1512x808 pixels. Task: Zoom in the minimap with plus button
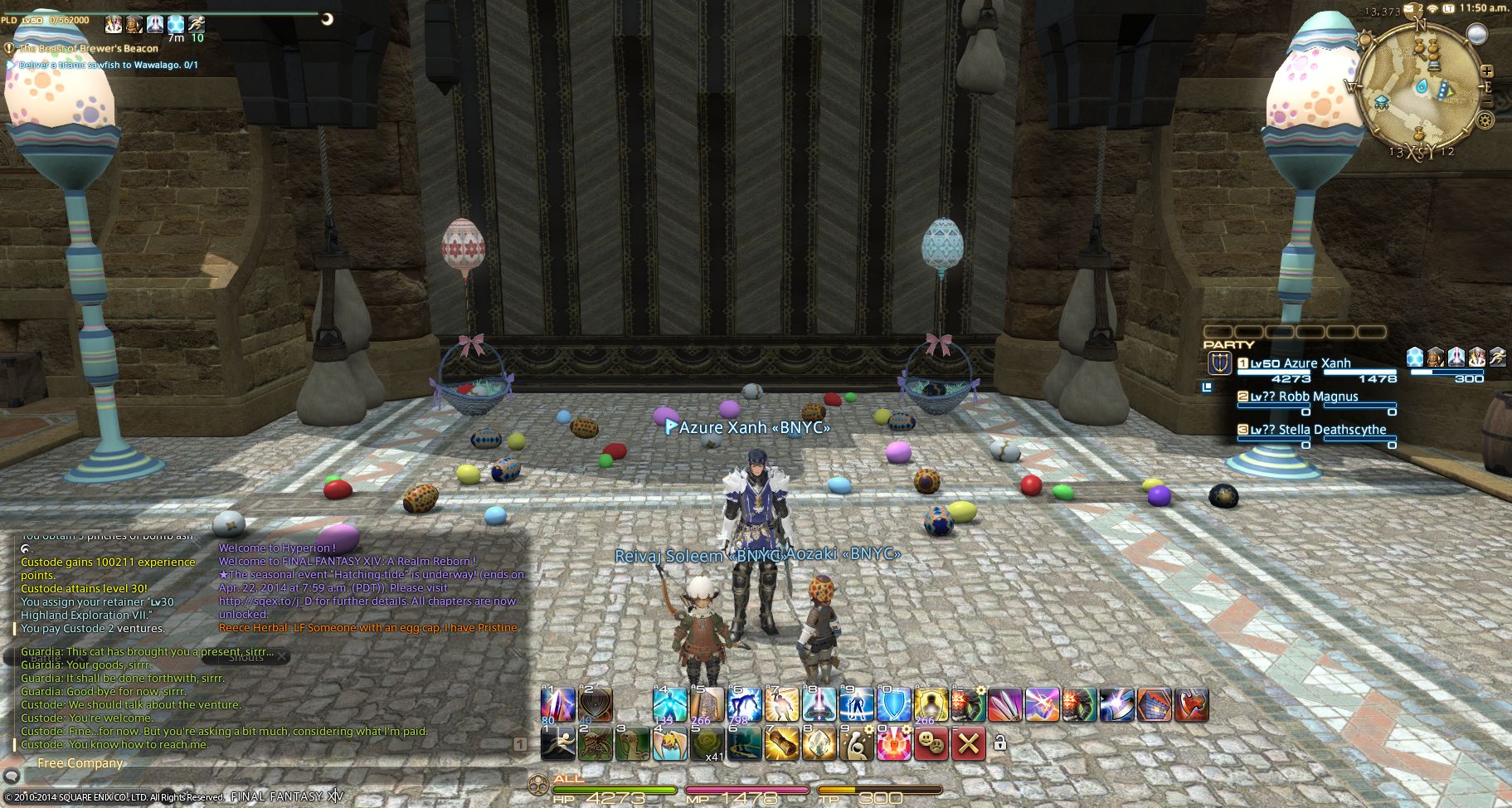click(1487, 72)
